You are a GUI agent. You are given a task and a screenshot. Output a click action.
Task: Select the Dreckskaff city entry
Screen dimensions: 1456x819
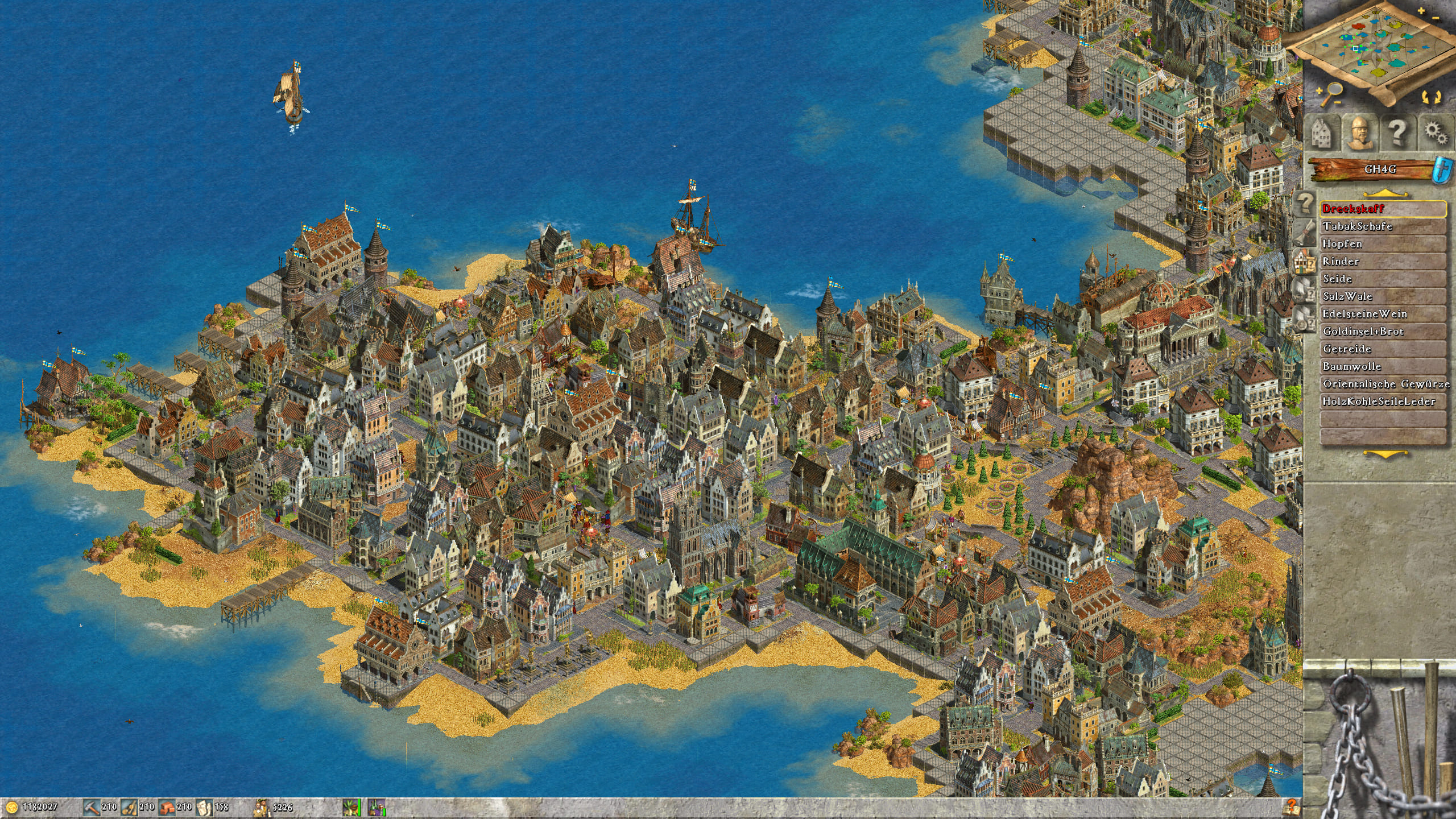[x=1381, y=209]
